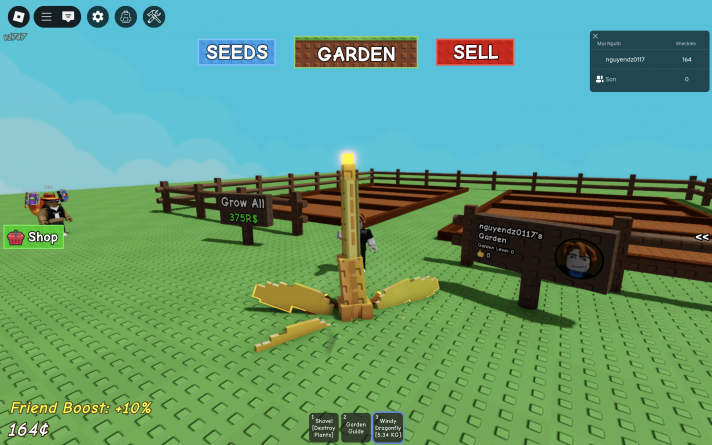Viewport: 712px width, 445px height.
Task: Select the Windy Dragonfly hotbar slot
Action: (x=388, y=427)
